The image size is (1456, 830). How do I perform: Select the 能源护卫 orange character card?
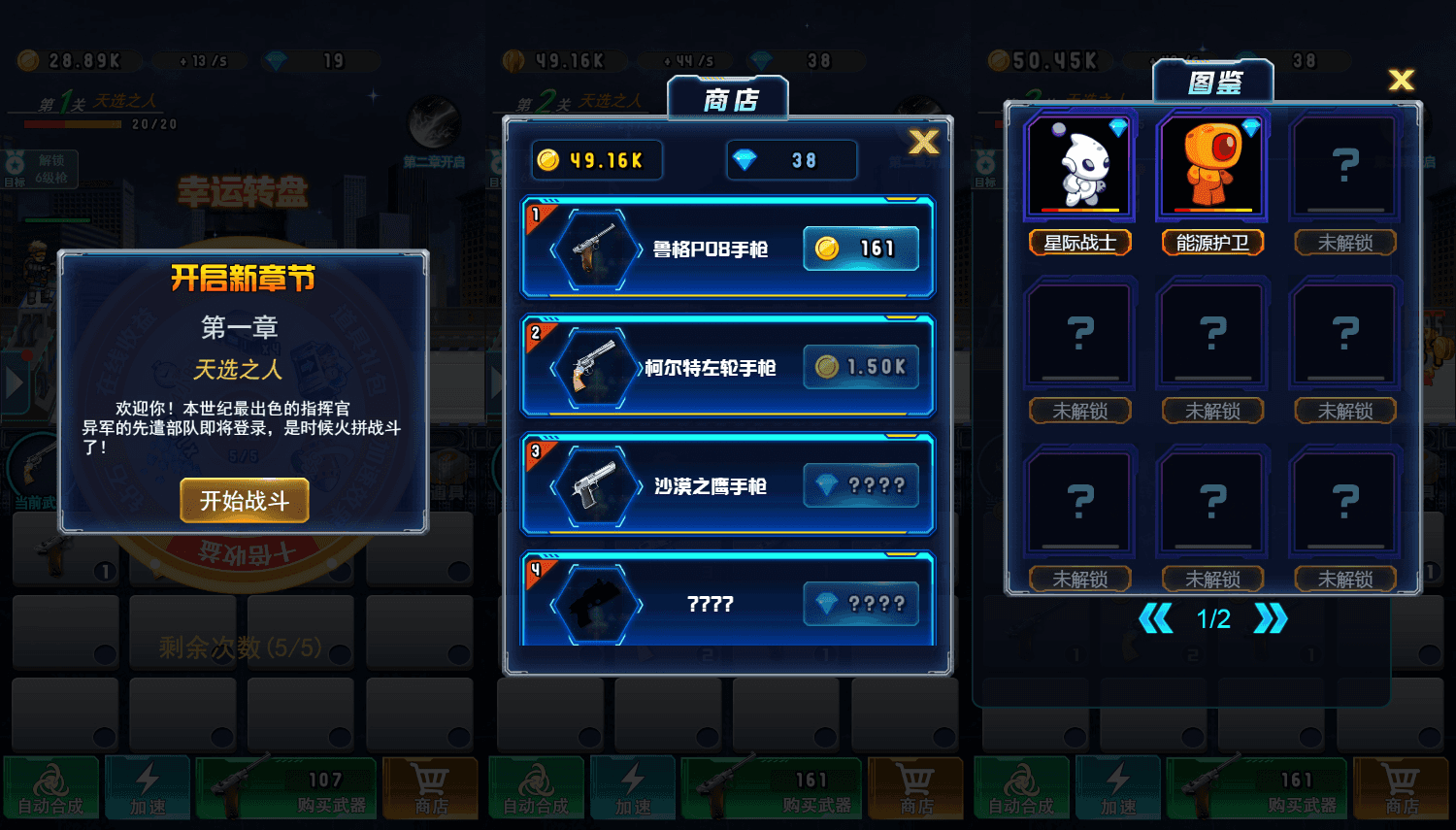[x=1211, y=165]
